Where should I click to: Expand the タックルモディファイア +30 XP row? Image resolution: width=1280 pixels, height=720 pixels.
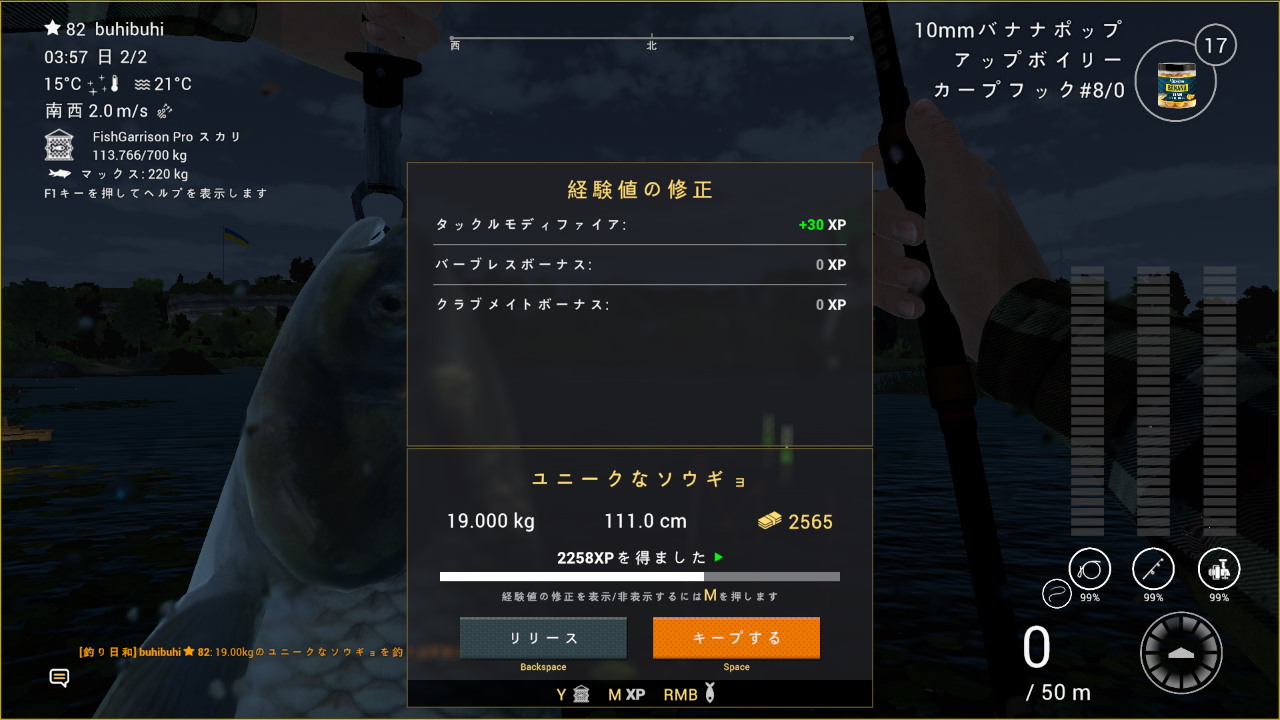click(x=640, y=225)
